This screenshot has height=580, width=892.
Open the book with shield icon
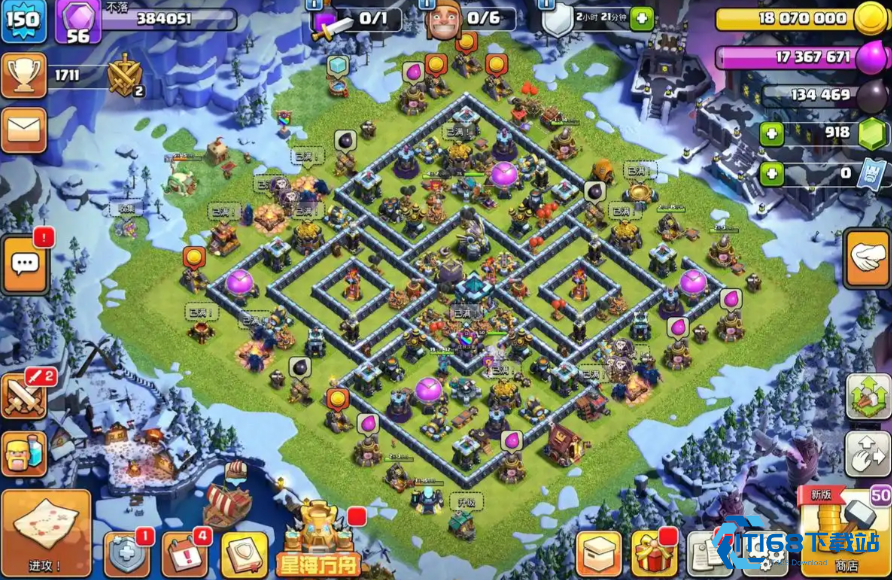point(244,555)
